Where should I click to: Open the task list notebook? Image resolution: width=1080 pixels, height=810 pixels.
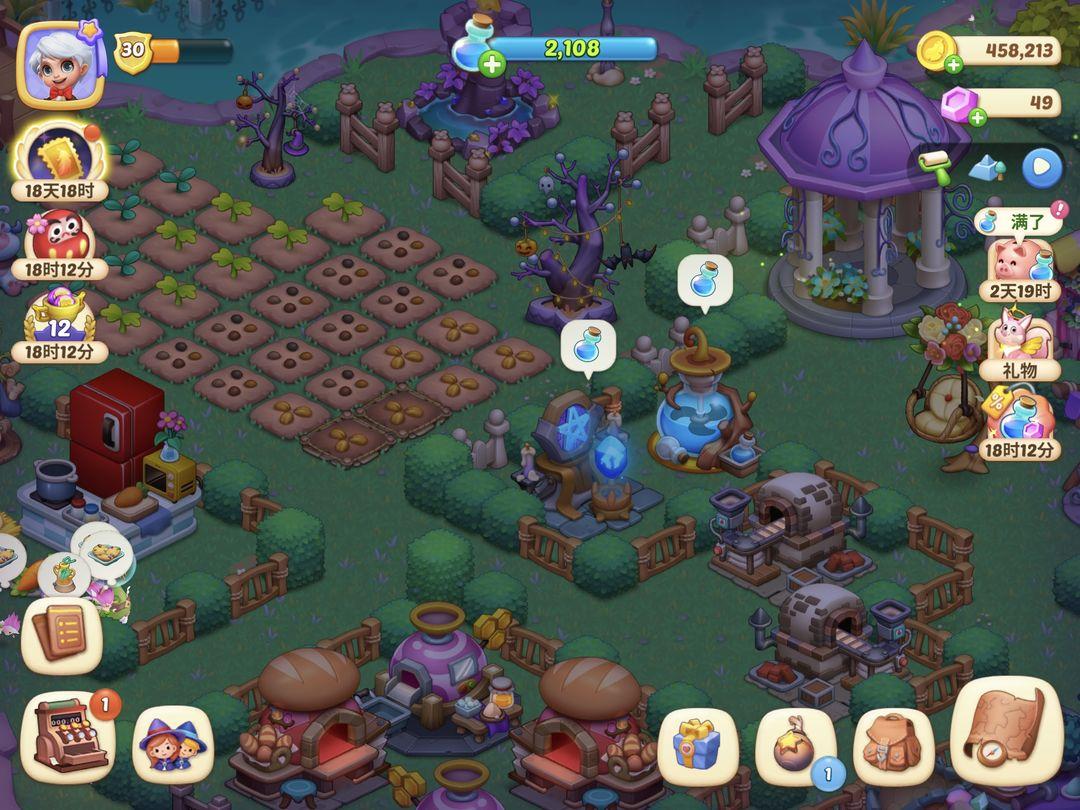pos(61,635)
